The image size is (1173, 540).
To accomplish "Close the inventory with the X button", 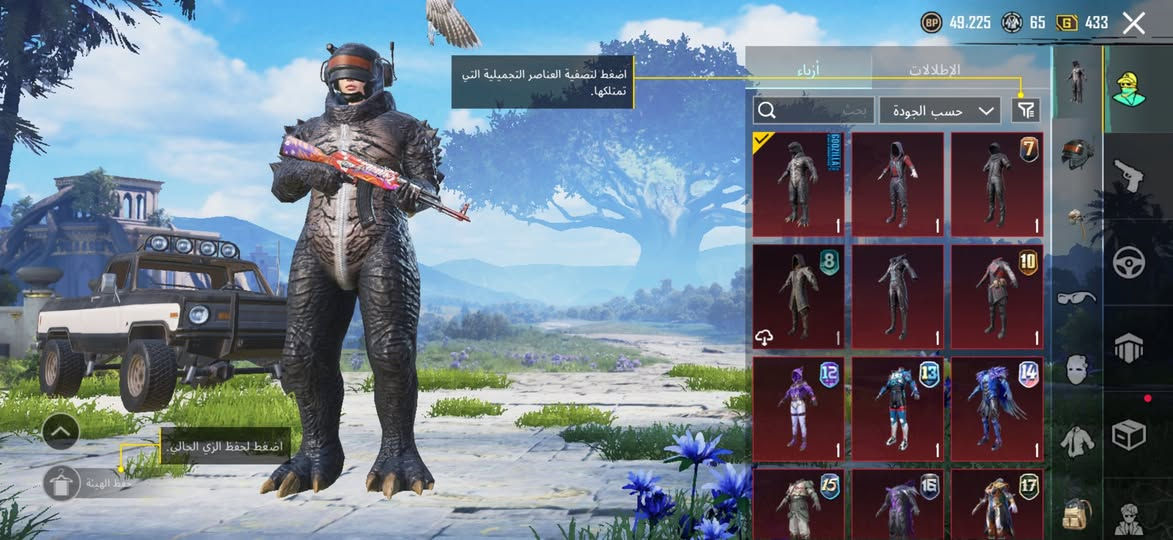I will click(1133, 23).
